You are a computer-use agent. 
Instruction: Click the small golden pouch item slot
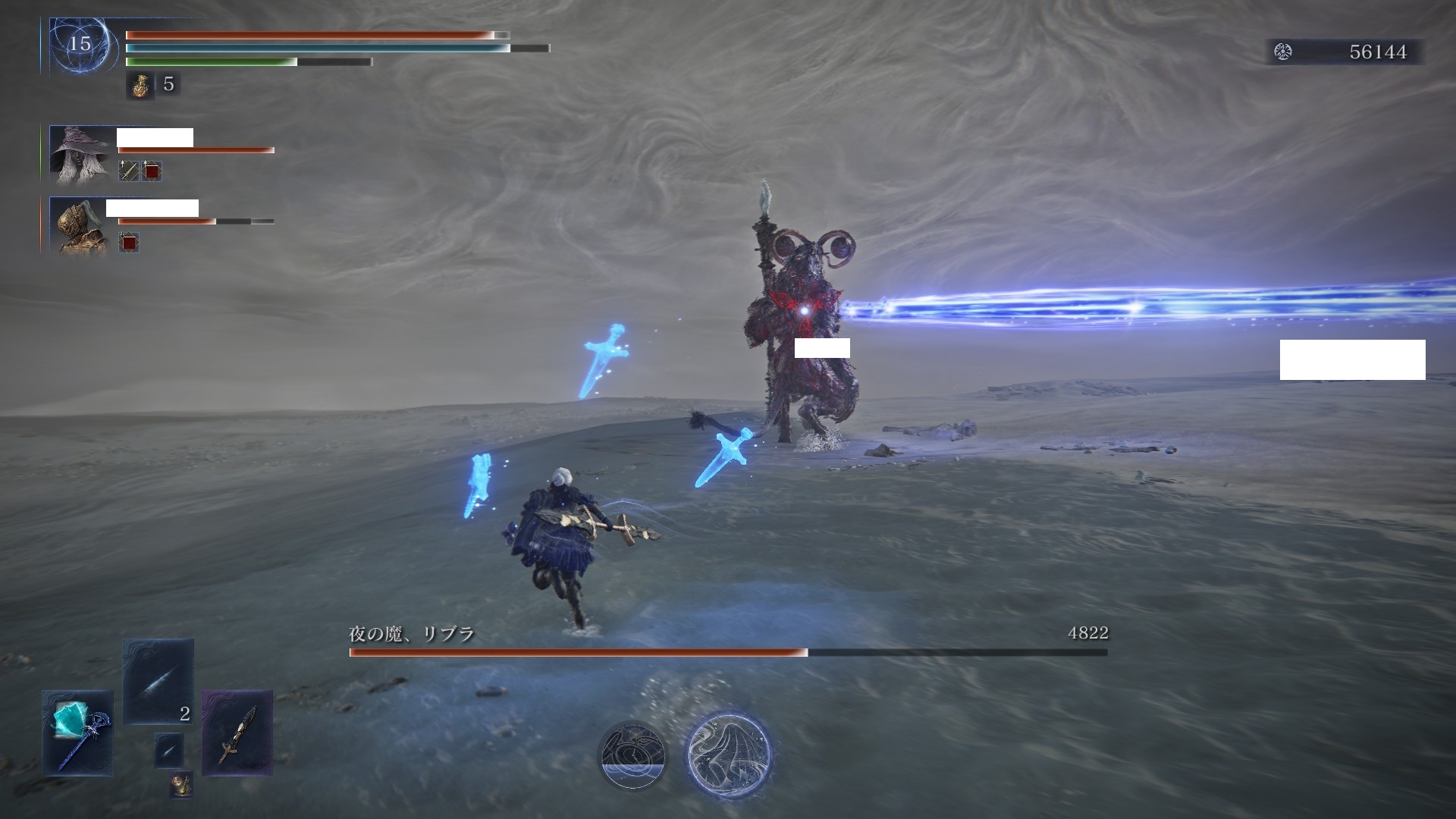[x=180, y=784]
